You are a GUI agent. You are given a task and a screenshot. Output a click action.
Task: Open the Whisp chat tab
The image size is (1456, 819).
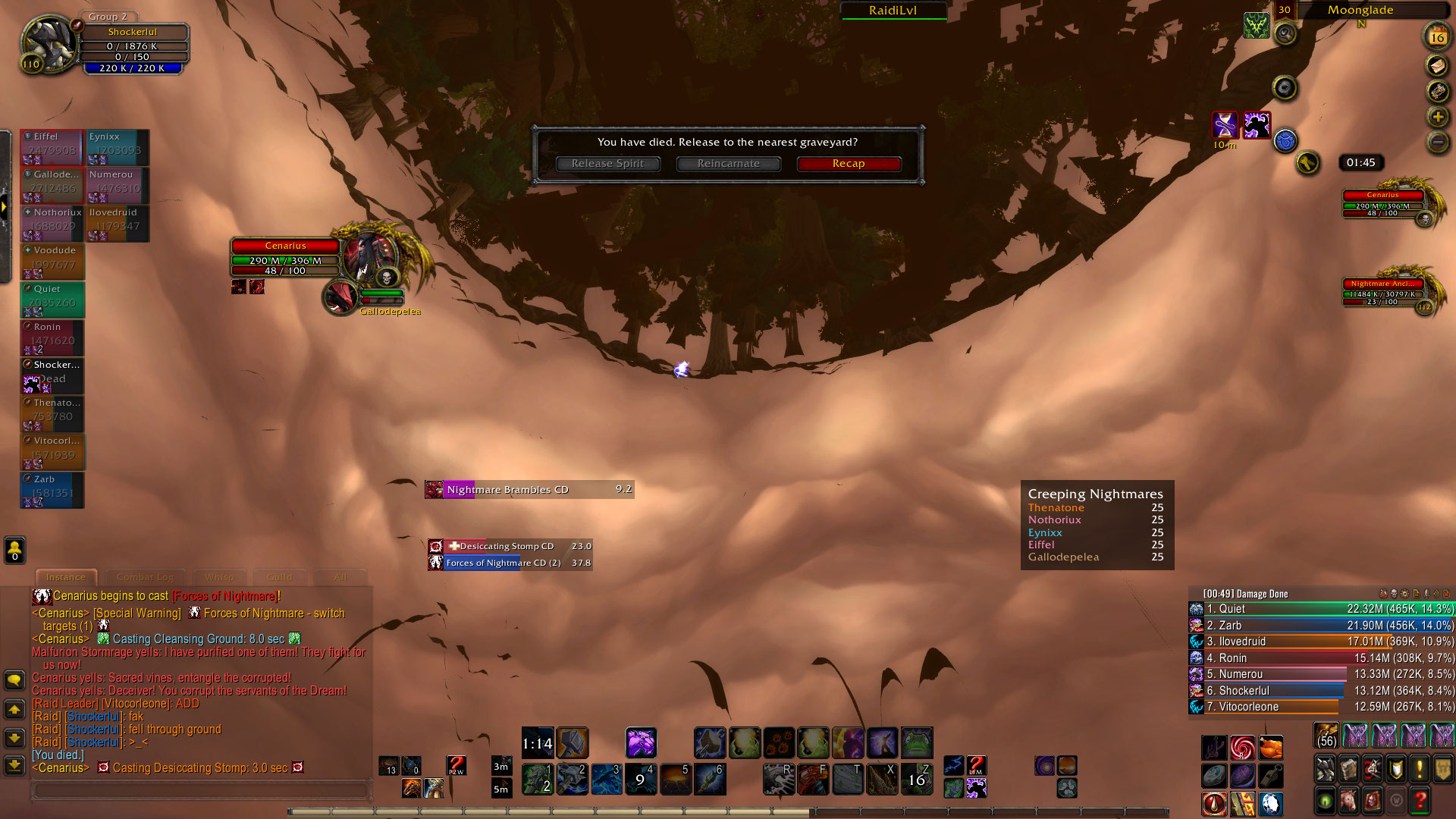pyautogui.click(x=219, y=577)
